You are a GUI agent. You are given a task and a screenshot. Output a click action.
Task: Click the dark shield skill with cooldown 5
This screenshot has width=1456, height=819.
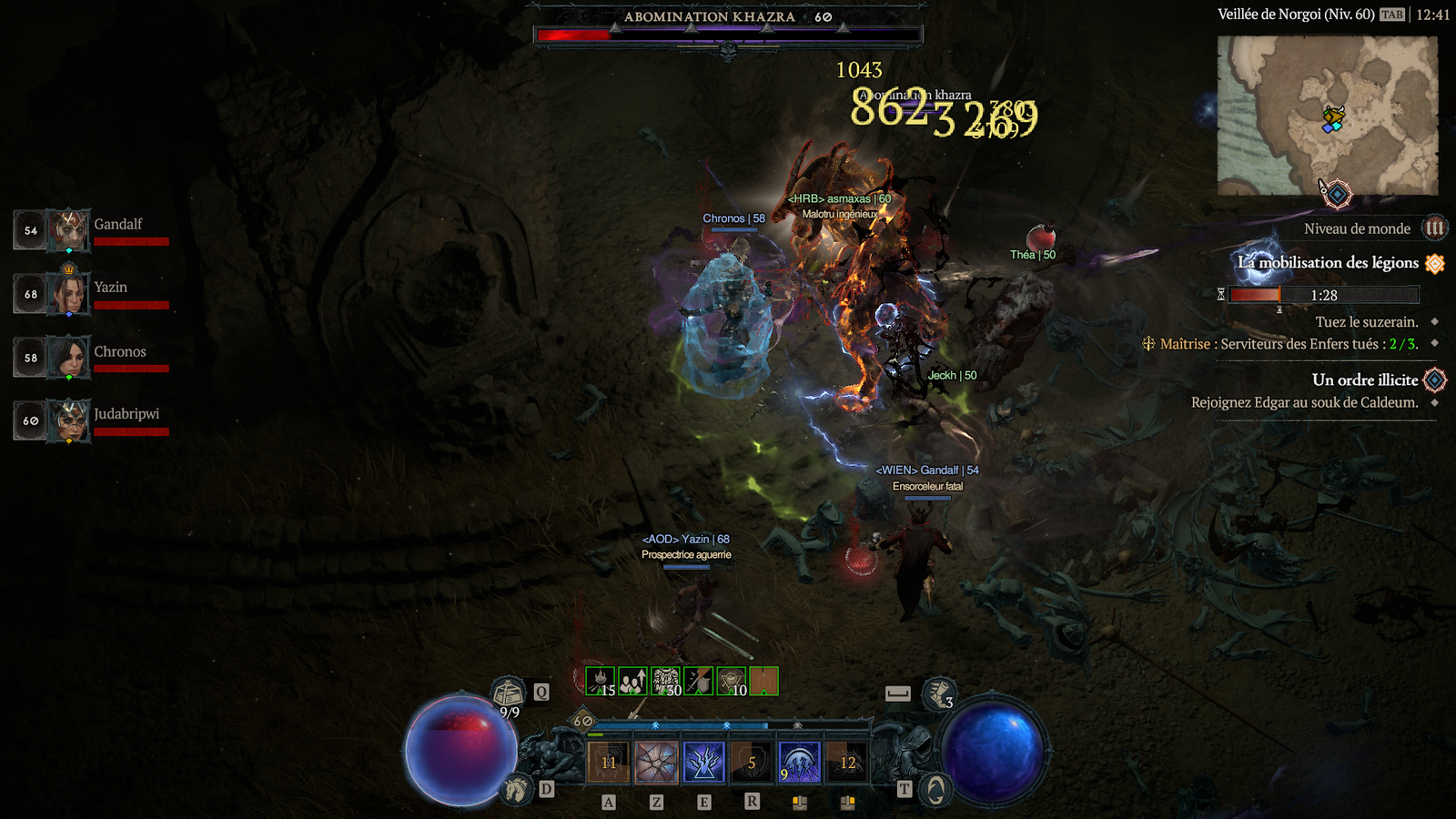point(752,763)
